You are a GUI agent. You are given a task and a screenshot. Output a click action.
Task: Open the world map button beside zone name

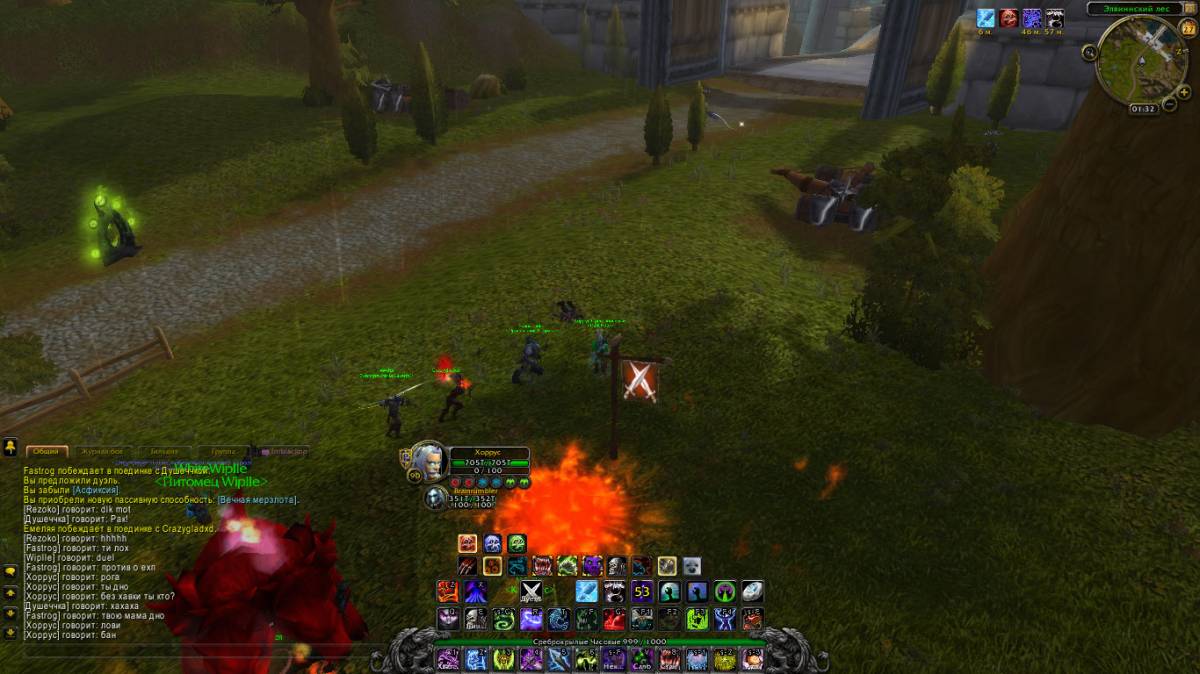[x=1189, y=8]
